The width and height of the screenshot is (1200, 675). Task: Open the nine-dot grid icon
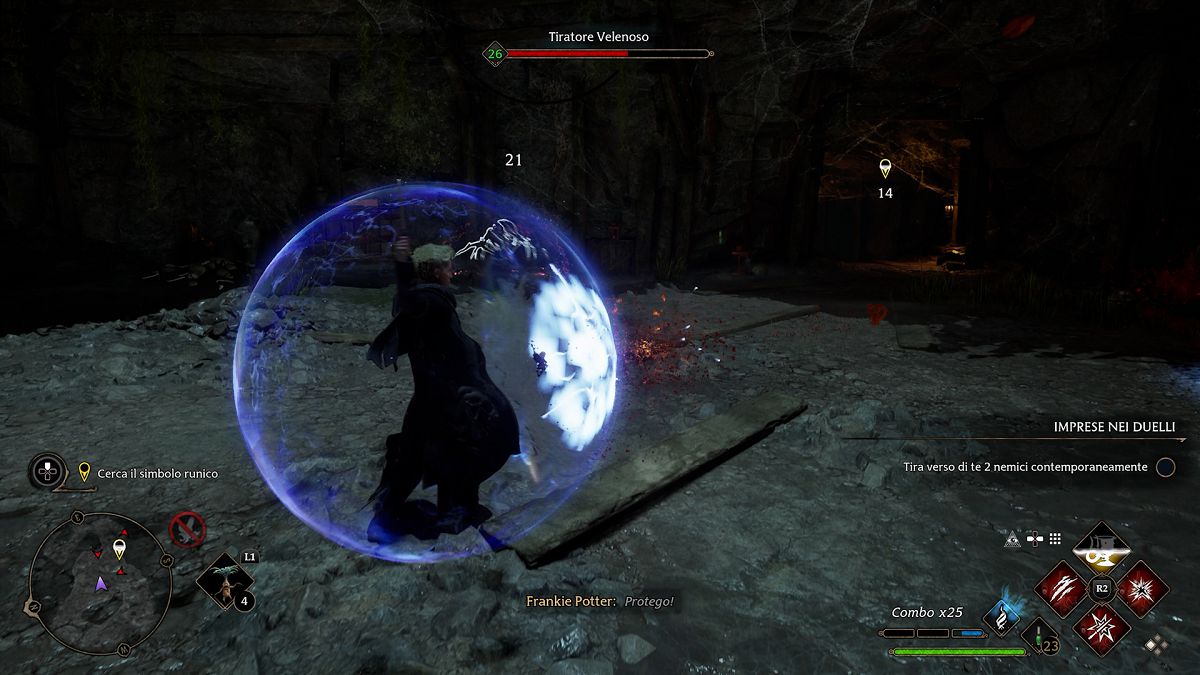(x=1055, y=539)
